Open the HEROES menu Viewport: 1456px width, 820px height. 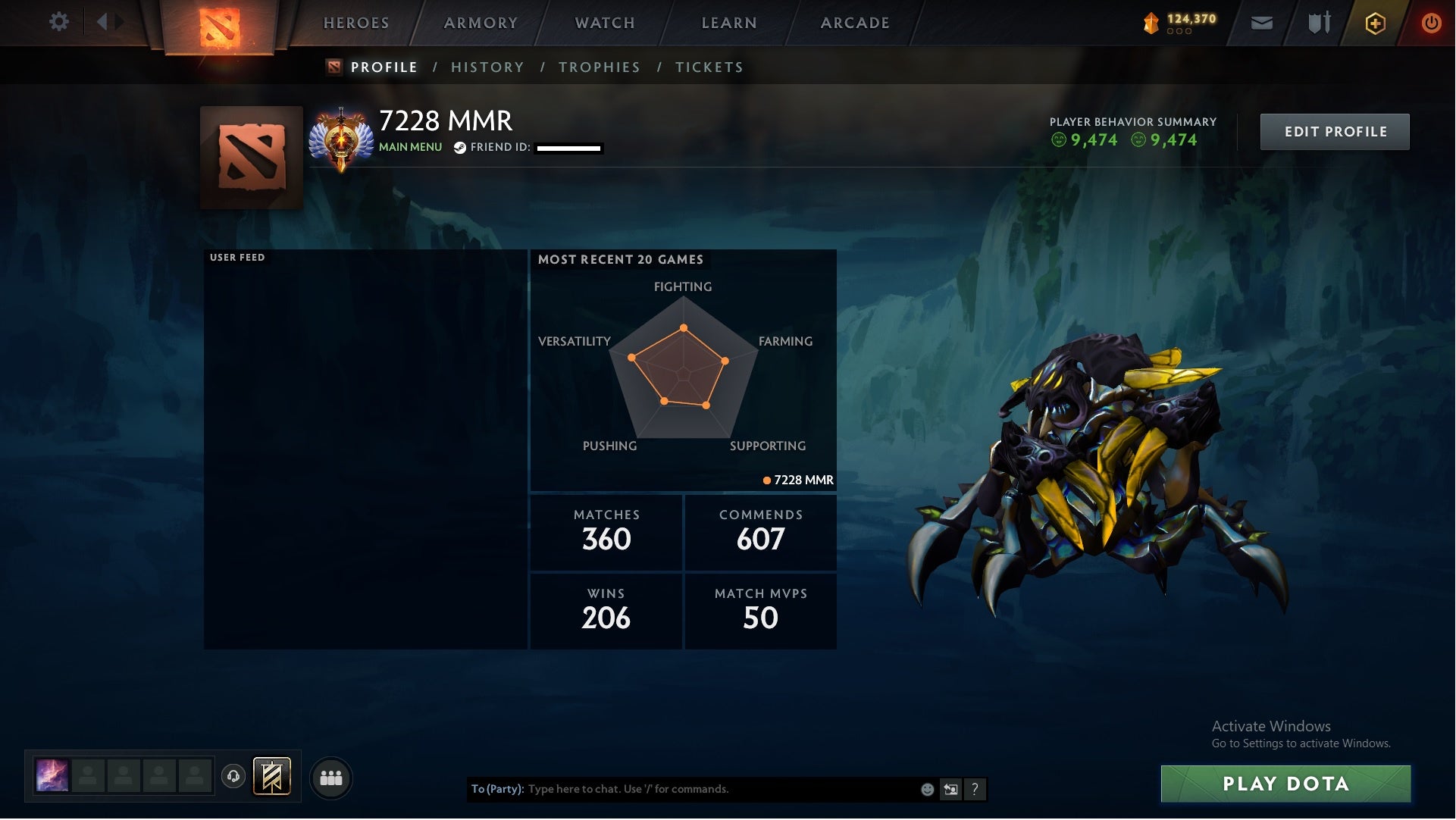click(355, 23)
